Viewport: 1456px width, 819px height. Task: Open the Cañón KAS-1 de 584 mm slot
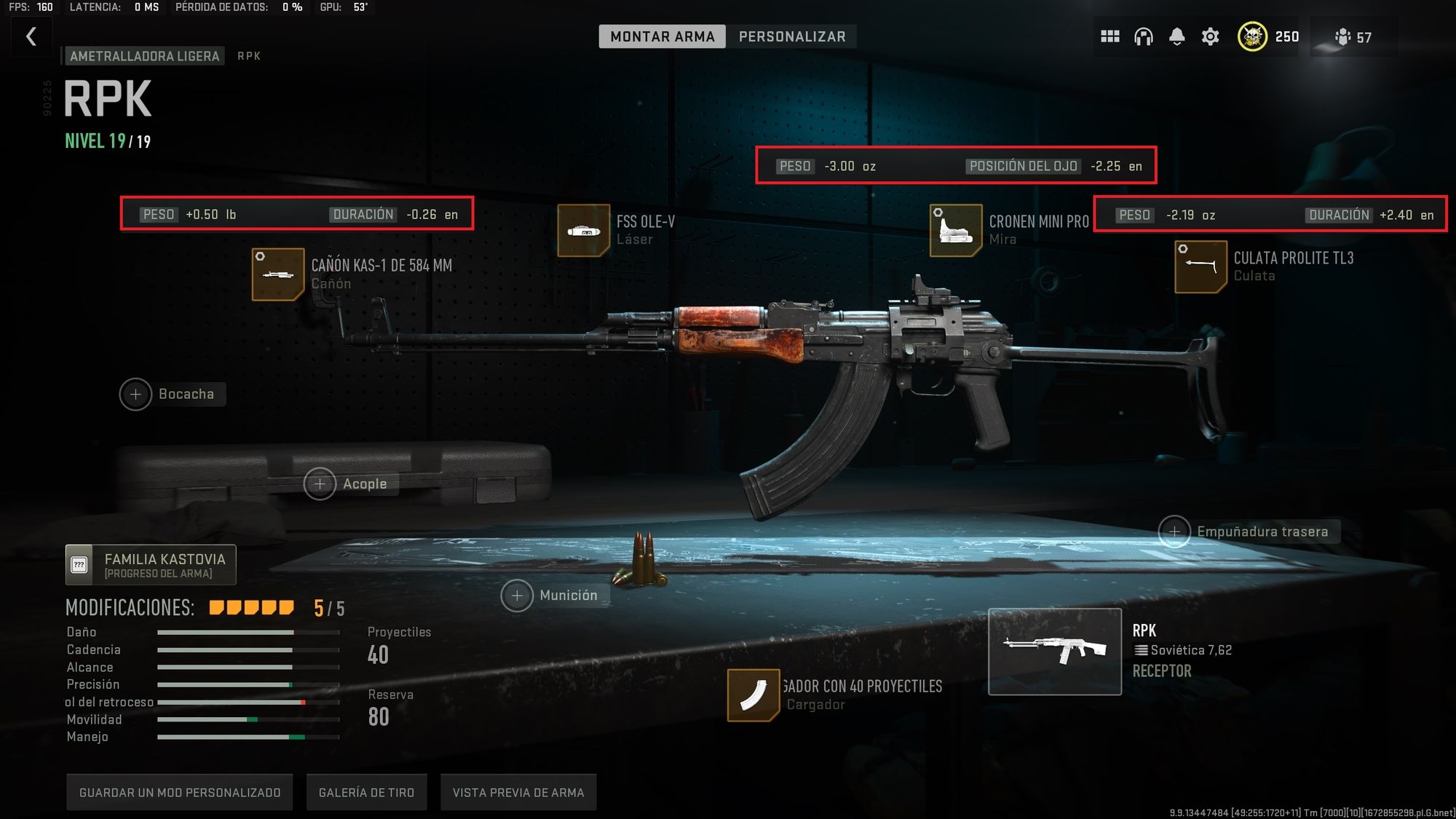click(278, 274)
